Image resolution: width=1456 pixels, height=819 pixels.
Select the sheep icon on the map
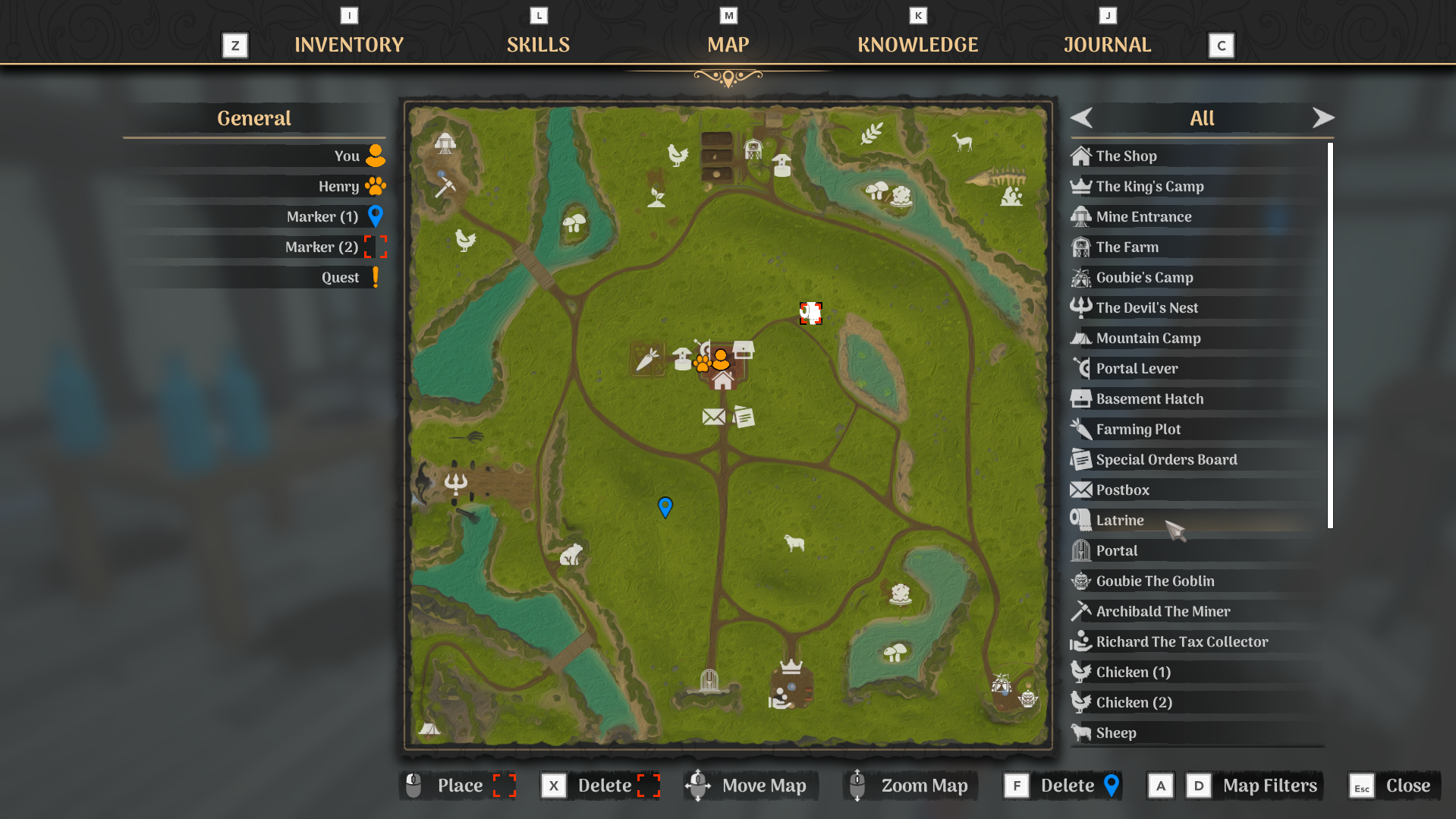[795, 542]
